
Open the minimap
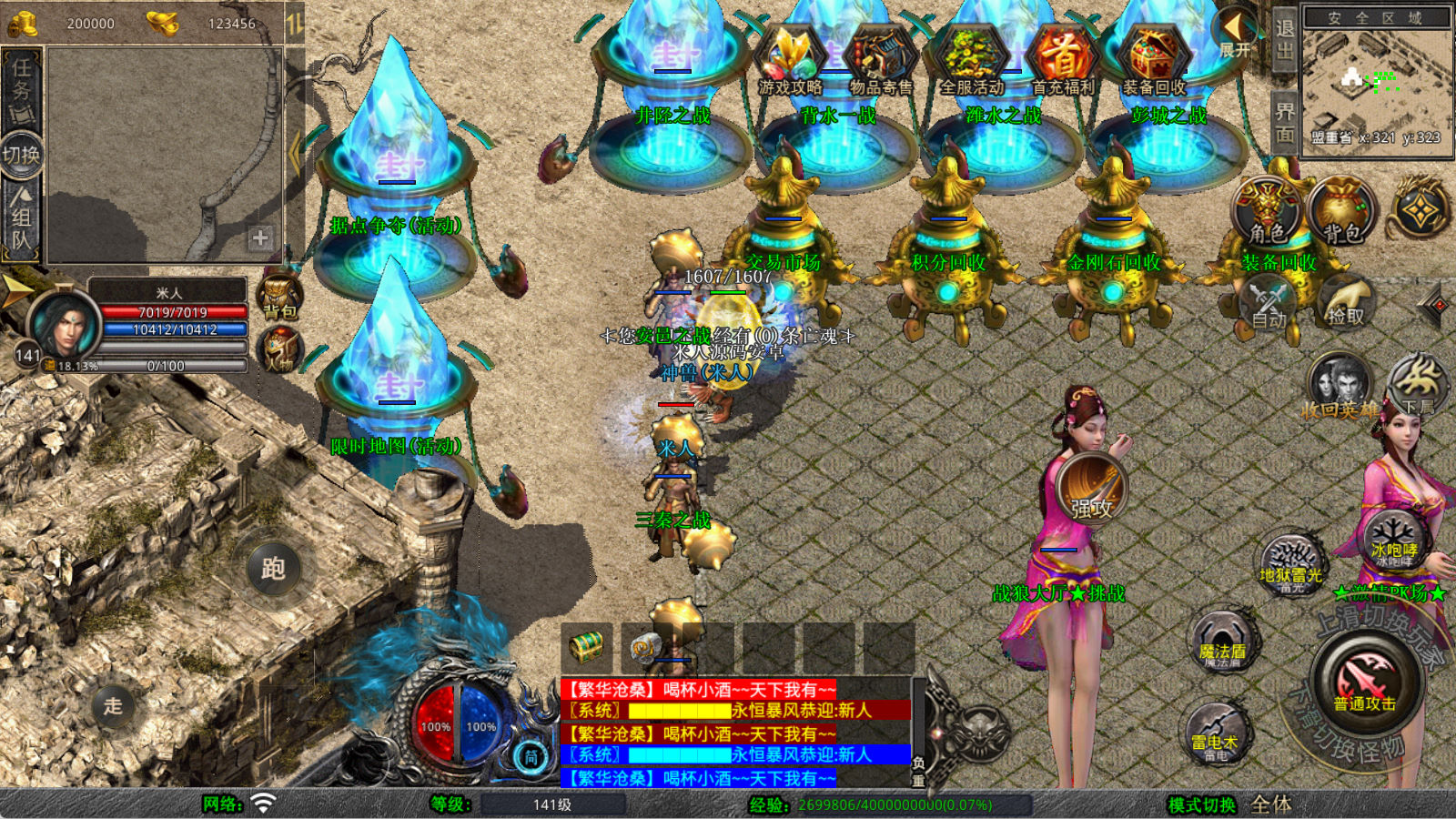click(x=1376, y=80)
